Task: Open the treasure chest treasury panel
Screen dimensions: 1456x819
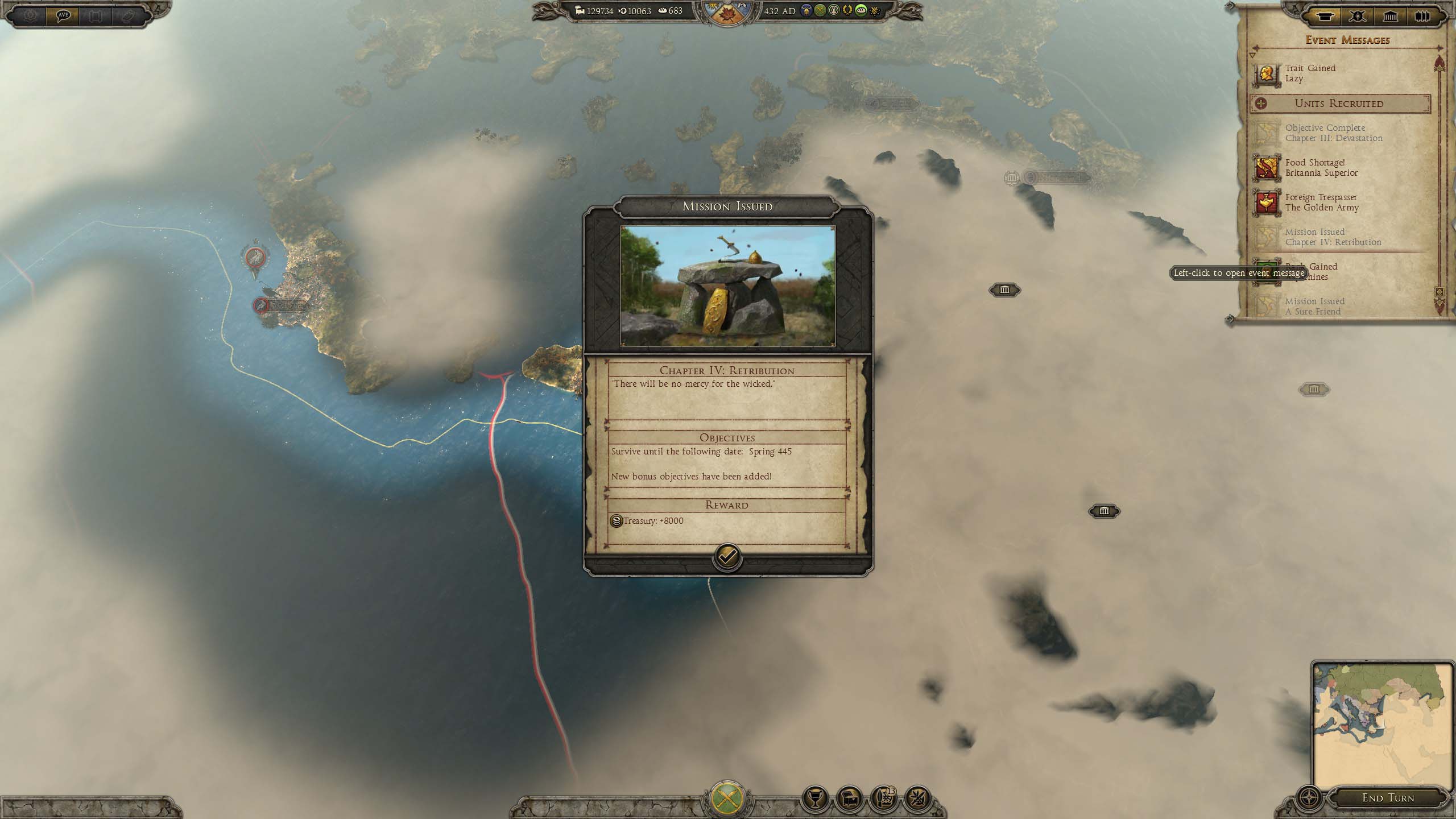Action: [x=849, y=799]
